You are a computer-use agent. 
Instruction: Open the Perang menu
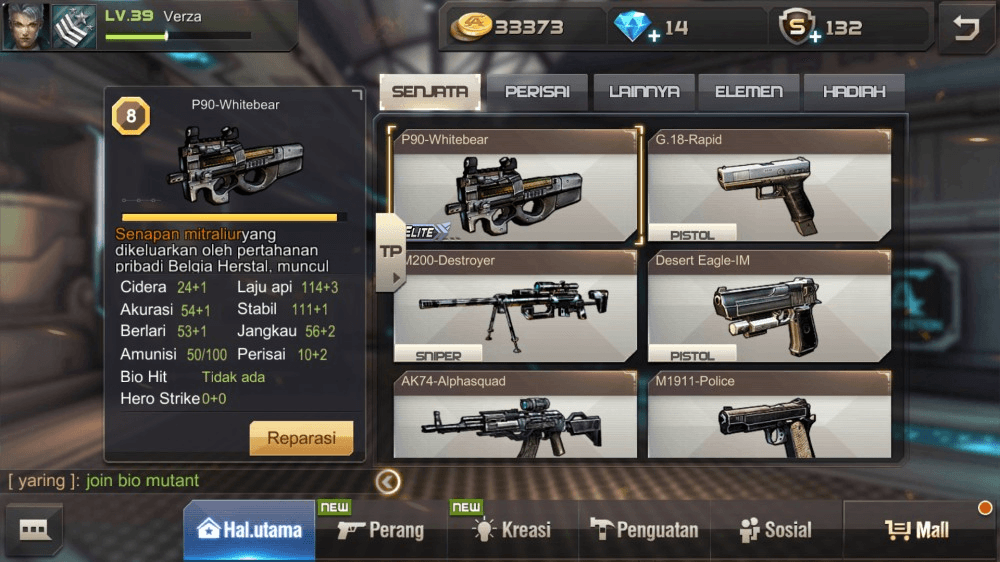point(381,530)
